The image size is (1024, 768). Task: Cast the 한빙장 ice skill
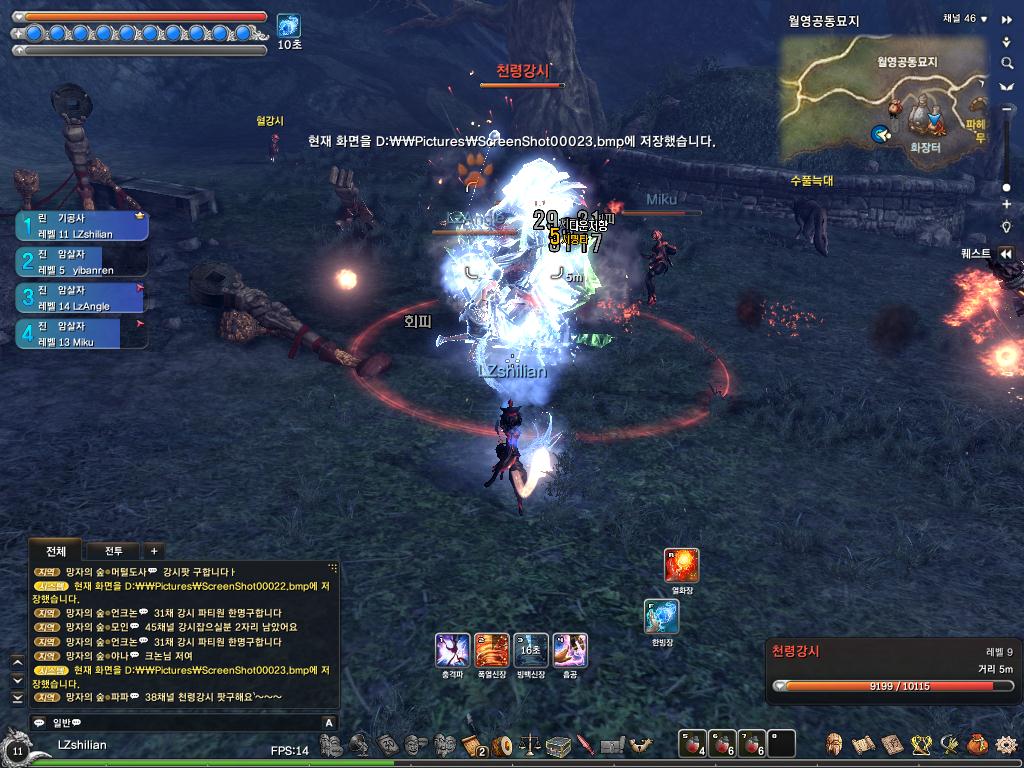pyautogui.click(x=662, y=617)
